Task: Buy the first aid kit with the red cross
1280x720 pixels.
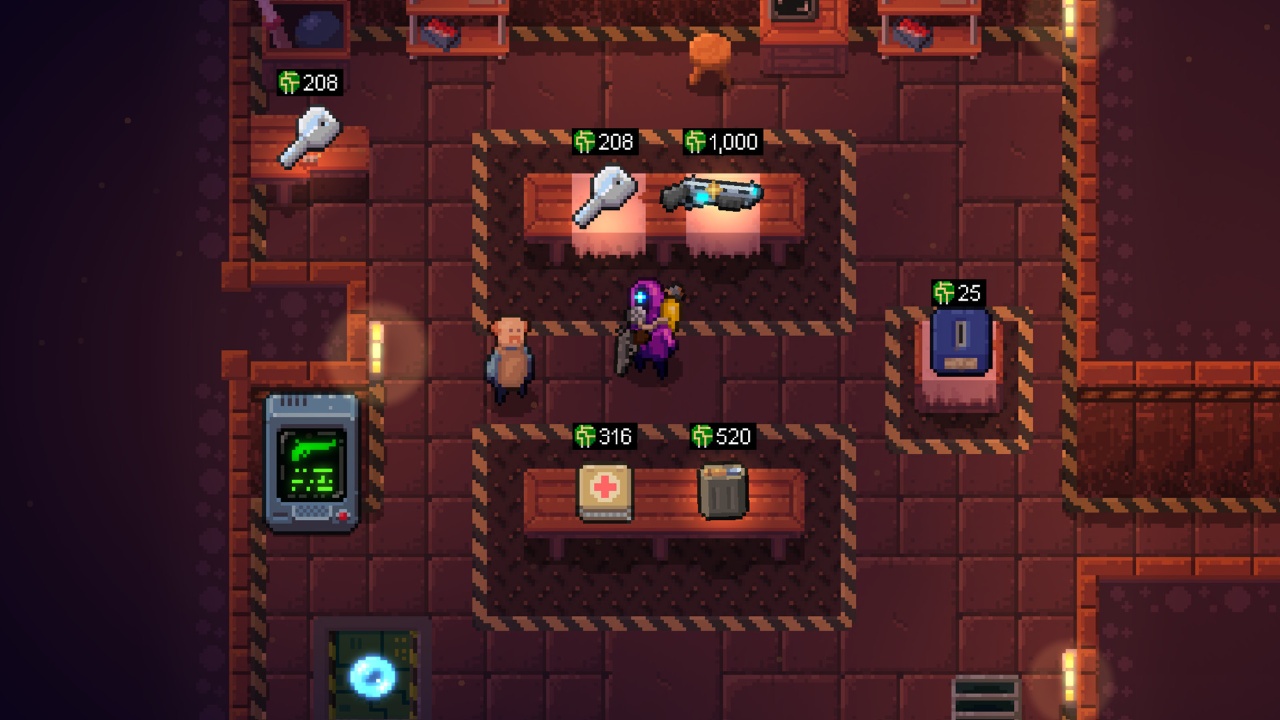Action: [x=608, y=492]
